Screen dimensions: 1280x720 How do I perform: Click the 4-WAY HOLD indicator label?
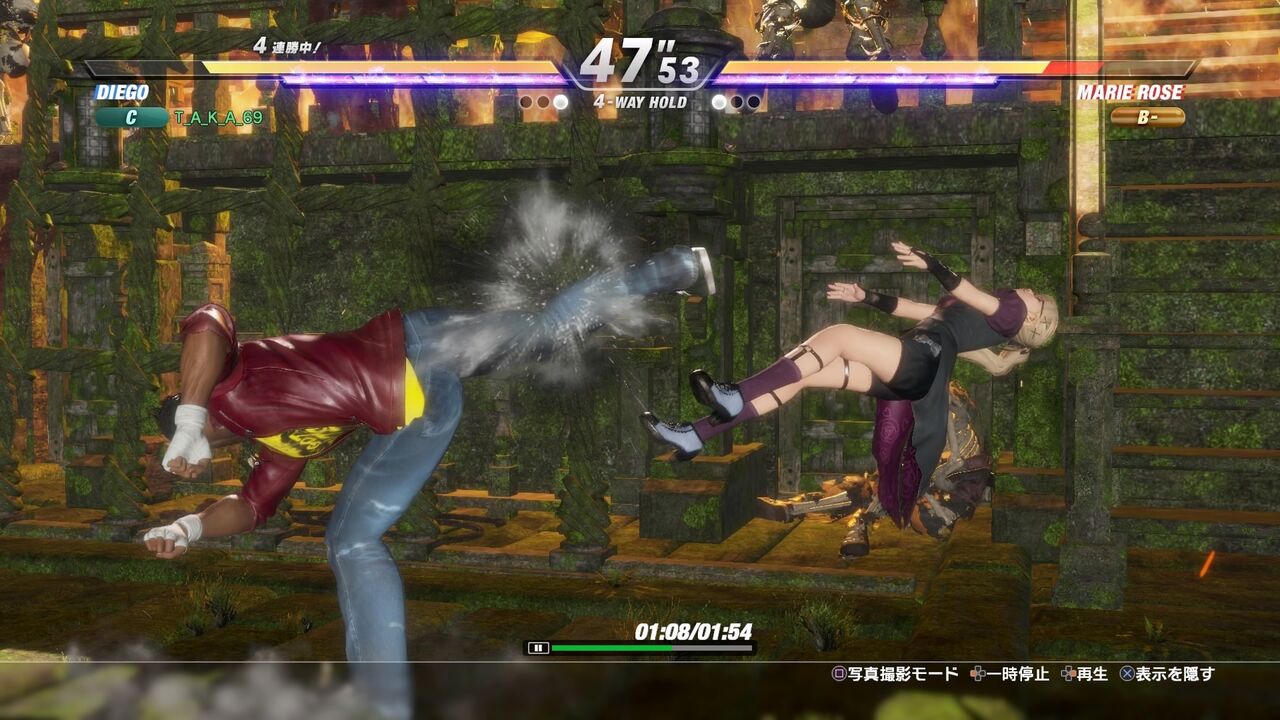641,102
